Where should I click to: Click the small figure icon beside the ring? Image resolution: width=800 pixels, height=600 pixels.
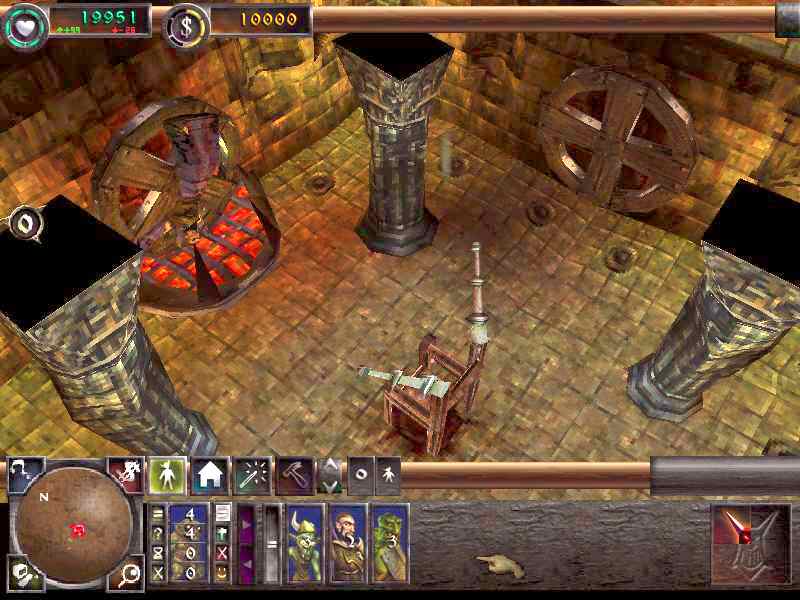387,474
